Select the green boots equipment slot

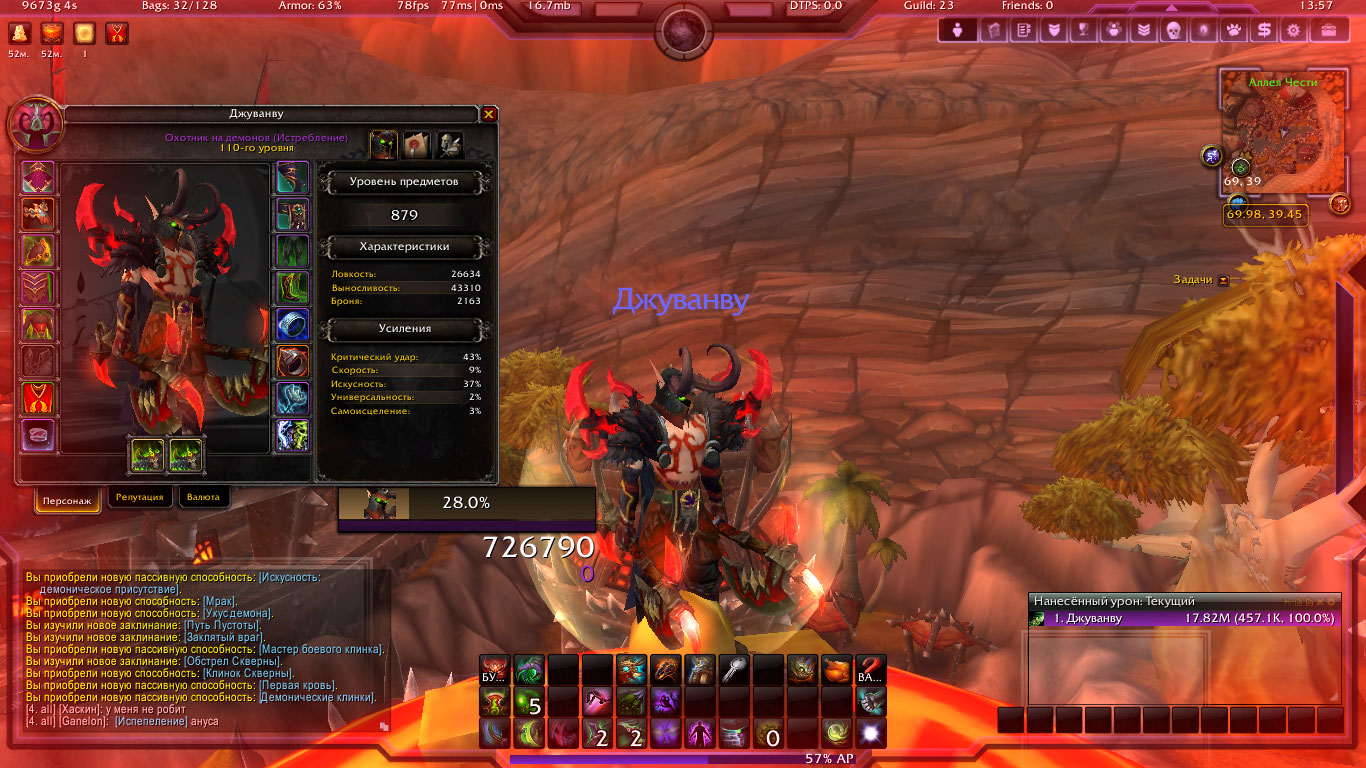(x=292, y=288)
